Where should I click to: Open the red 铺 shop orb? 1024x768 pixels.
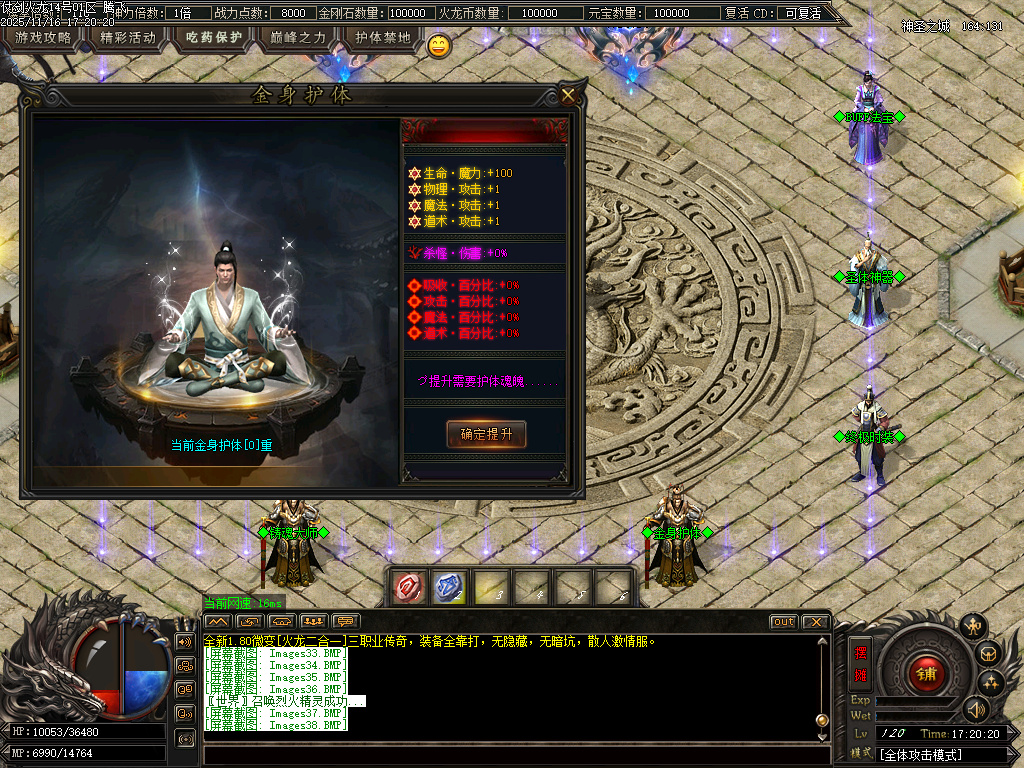click(926, 672)
